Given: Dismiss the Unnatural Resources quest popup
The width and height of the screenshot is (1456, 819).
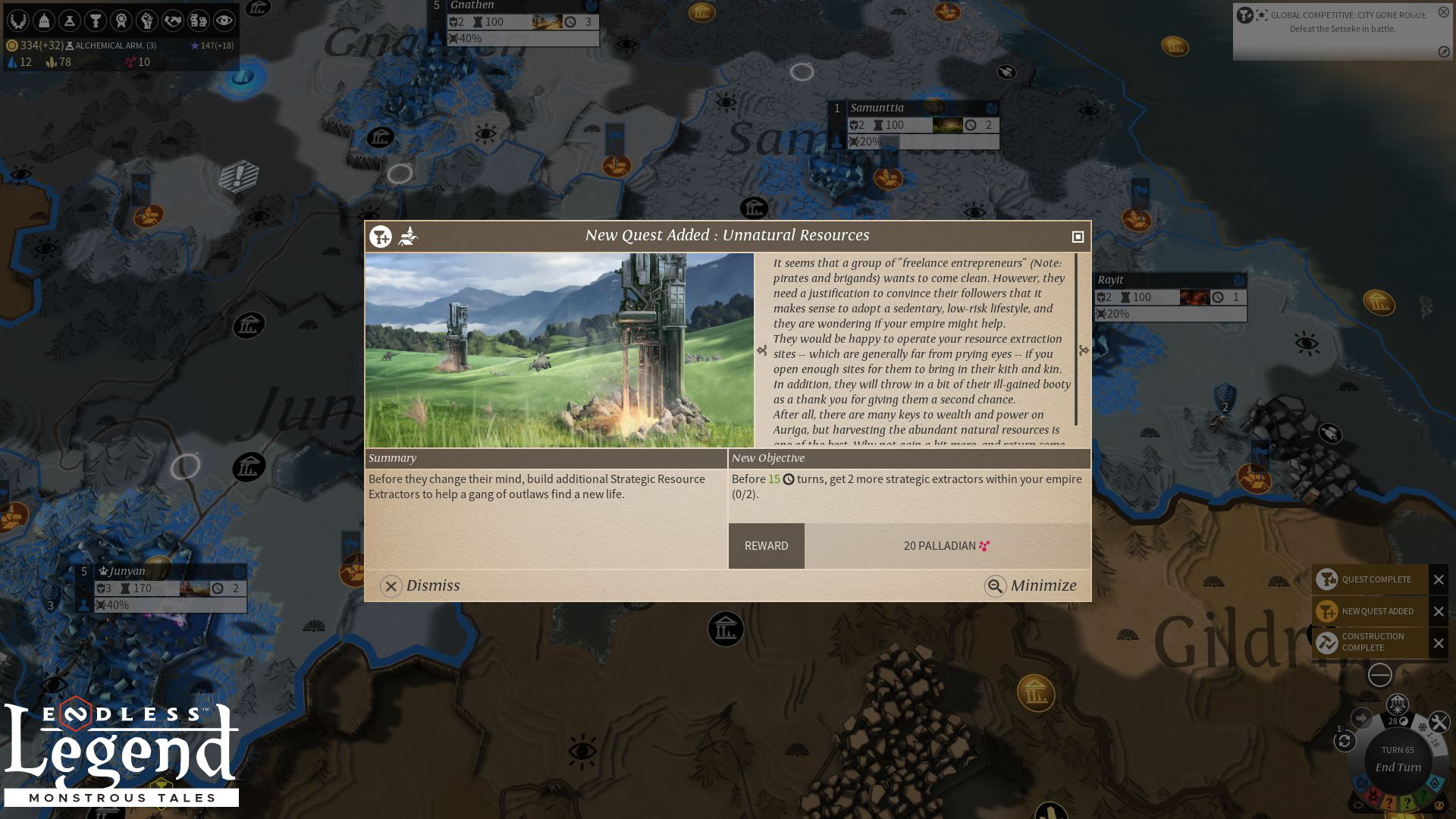Looking at the screenshot, I should (420, 586).
